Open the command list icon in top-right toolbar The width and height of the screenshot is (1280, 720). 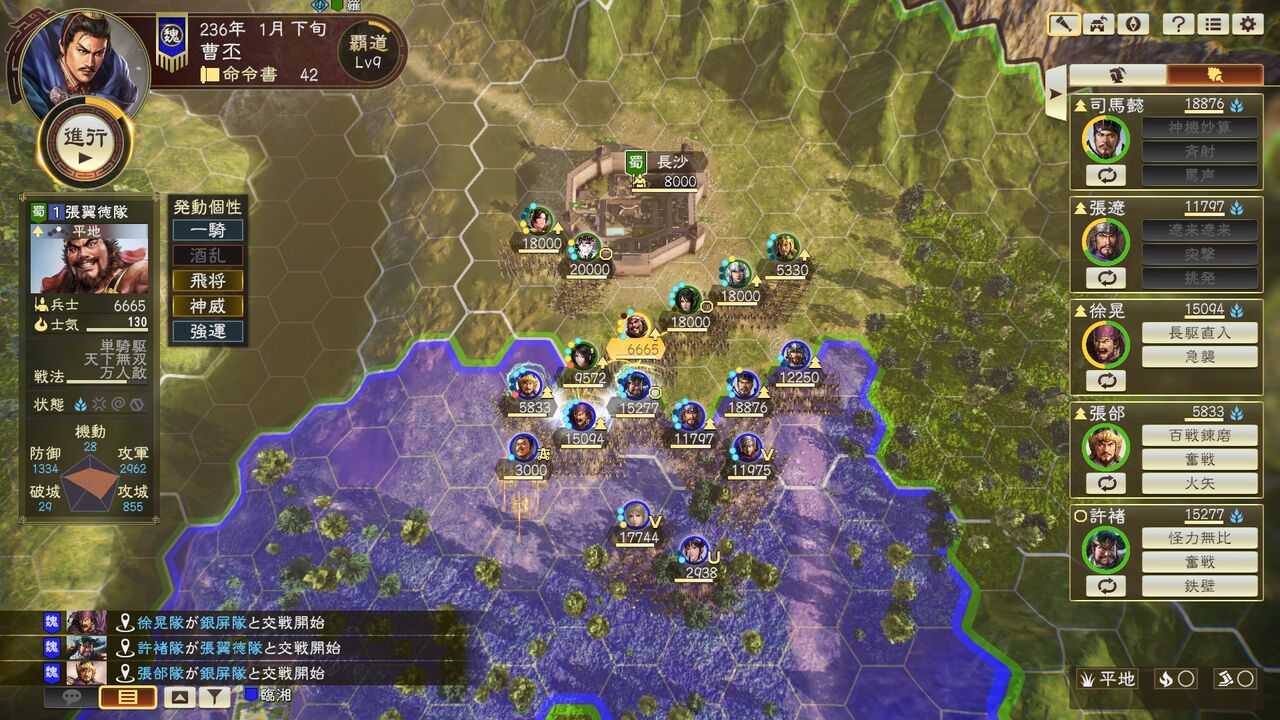coord(1212,23)
